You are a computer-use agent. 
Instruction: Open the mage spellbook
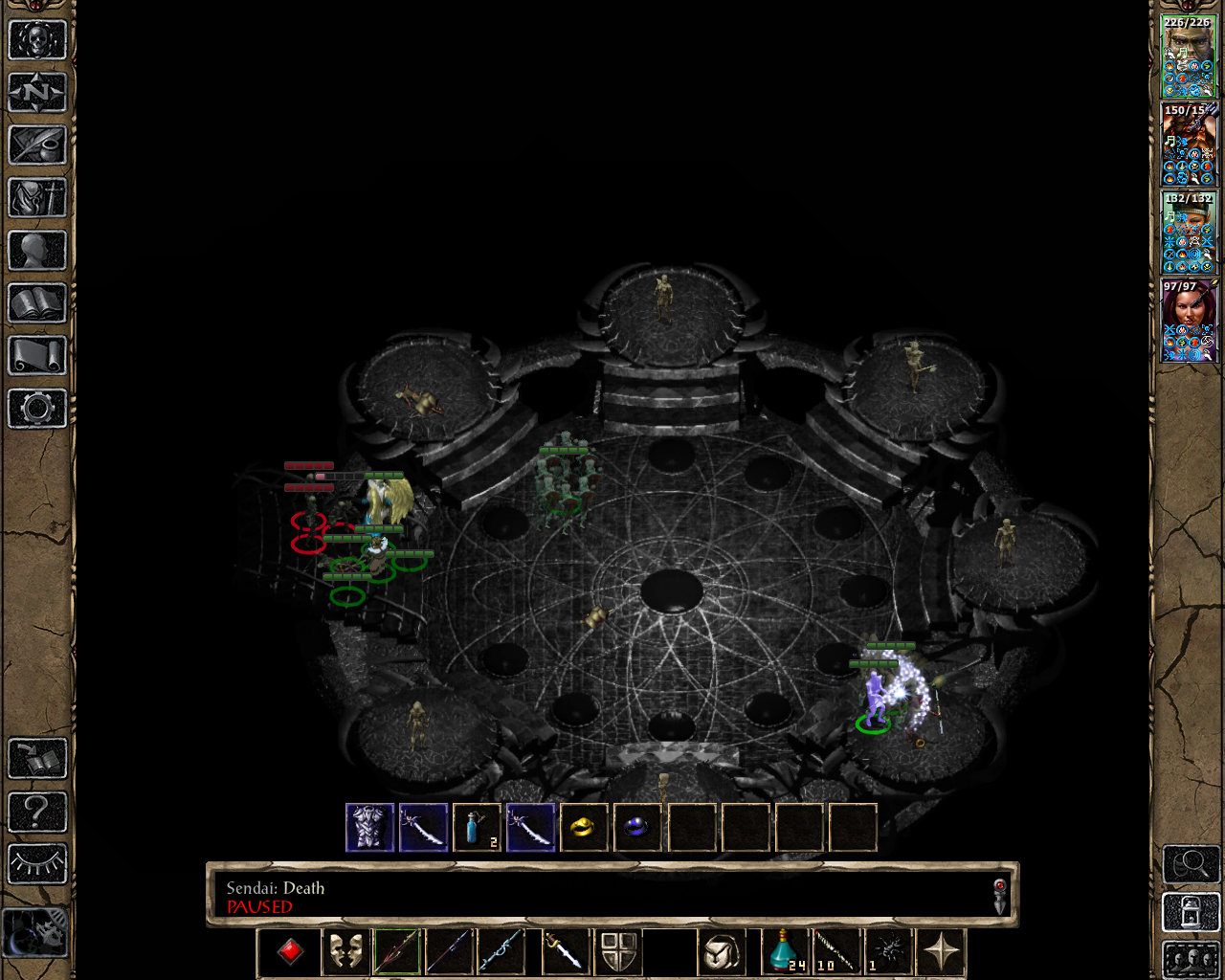[36, 303]
